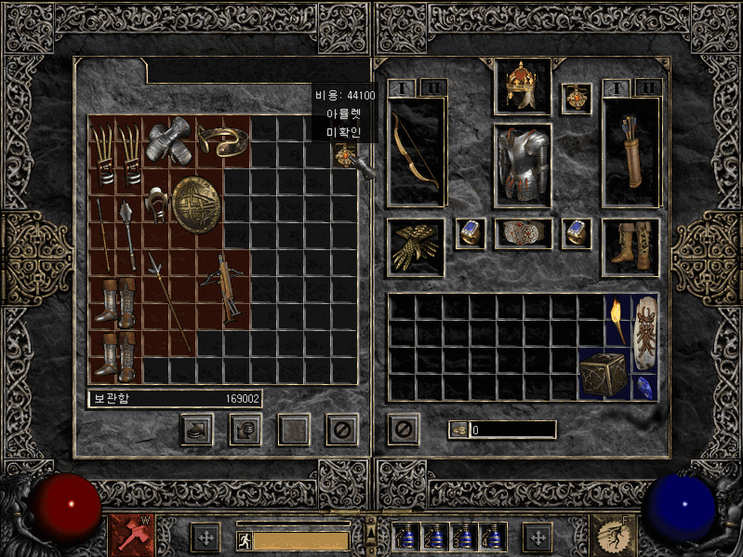743x557 pixels.
Task: Buy the unidentified amulet for sale
Action: 345,158
